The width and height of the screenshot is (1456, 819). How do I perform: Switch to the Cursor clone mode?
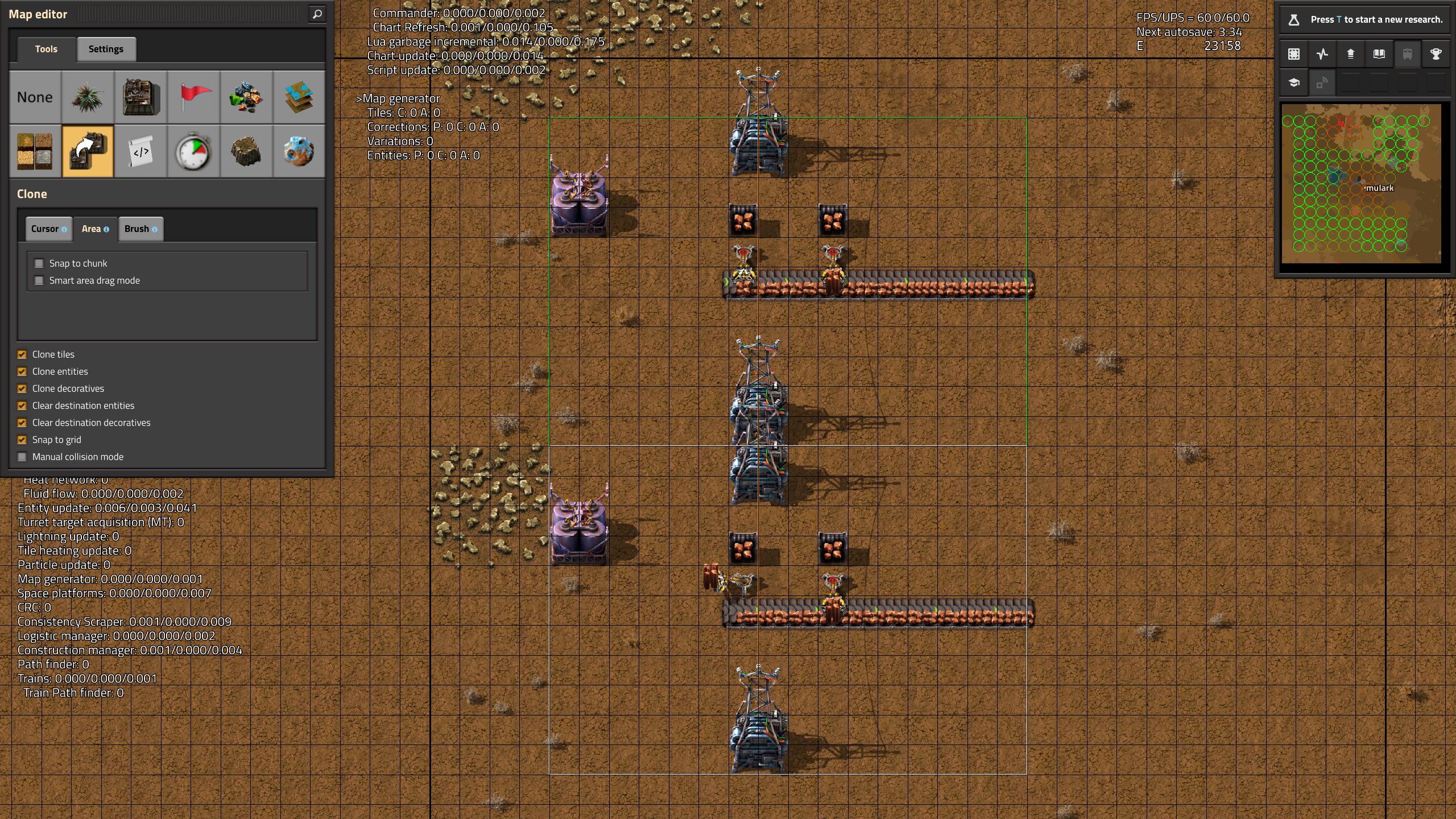coord(48,229)
